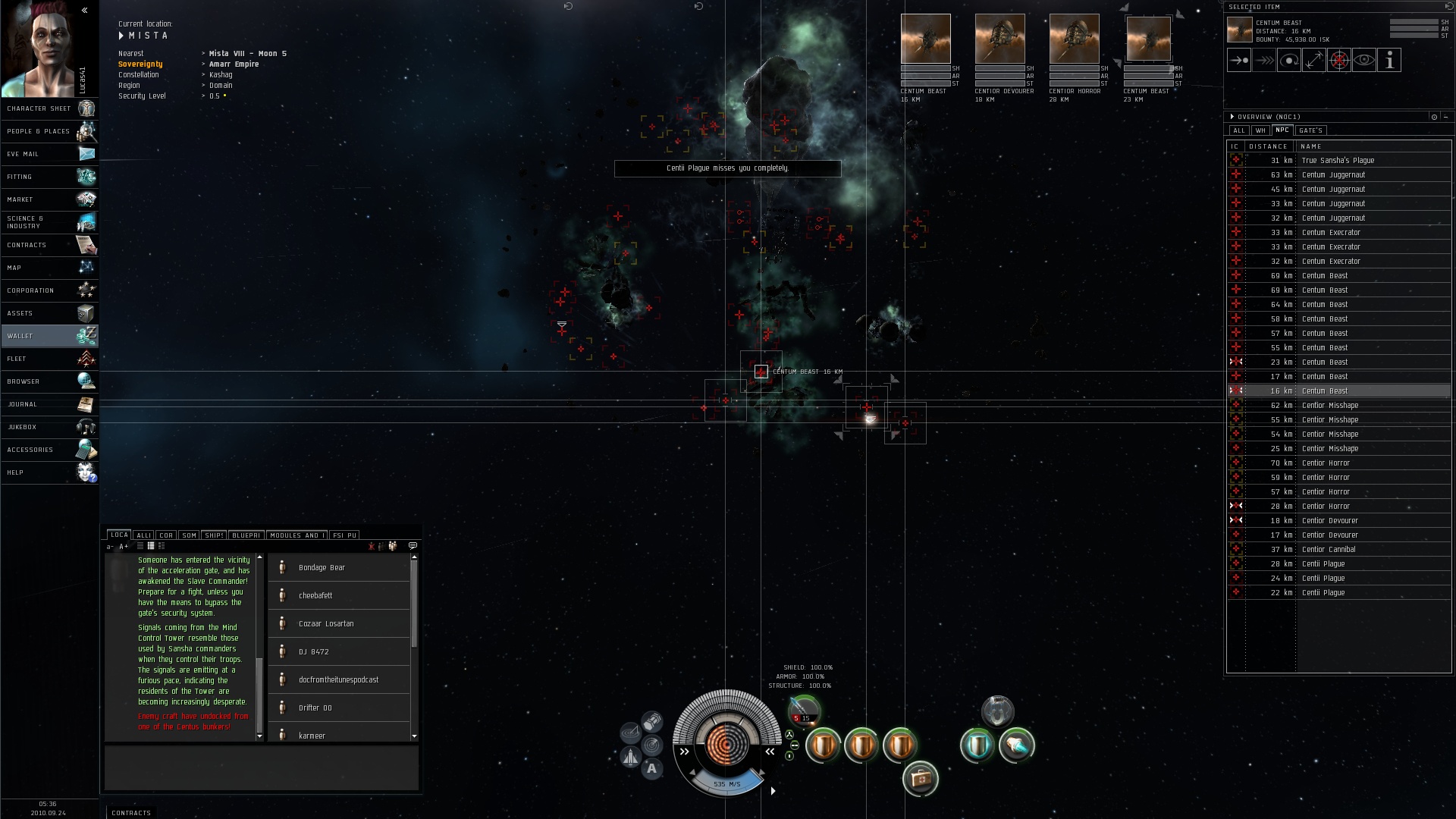Open the cargo briefcase icon
1456x819 pixels.
921,779
